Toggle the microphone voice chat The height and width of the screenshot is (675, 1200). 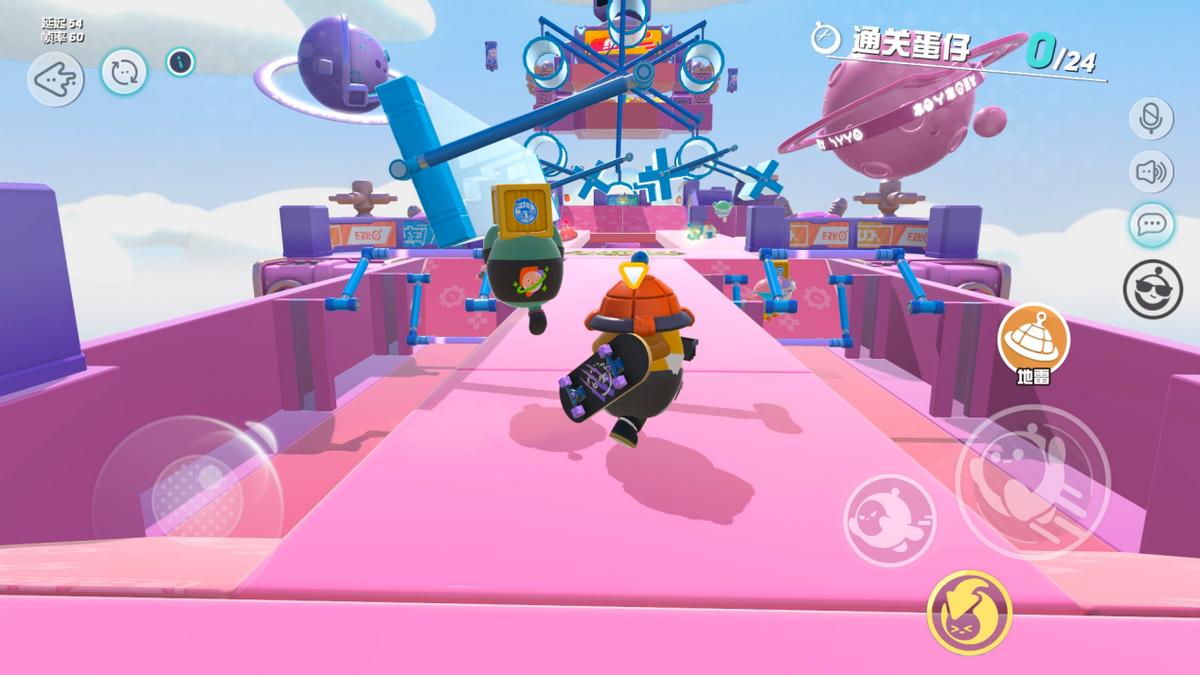click(1151, 118)
